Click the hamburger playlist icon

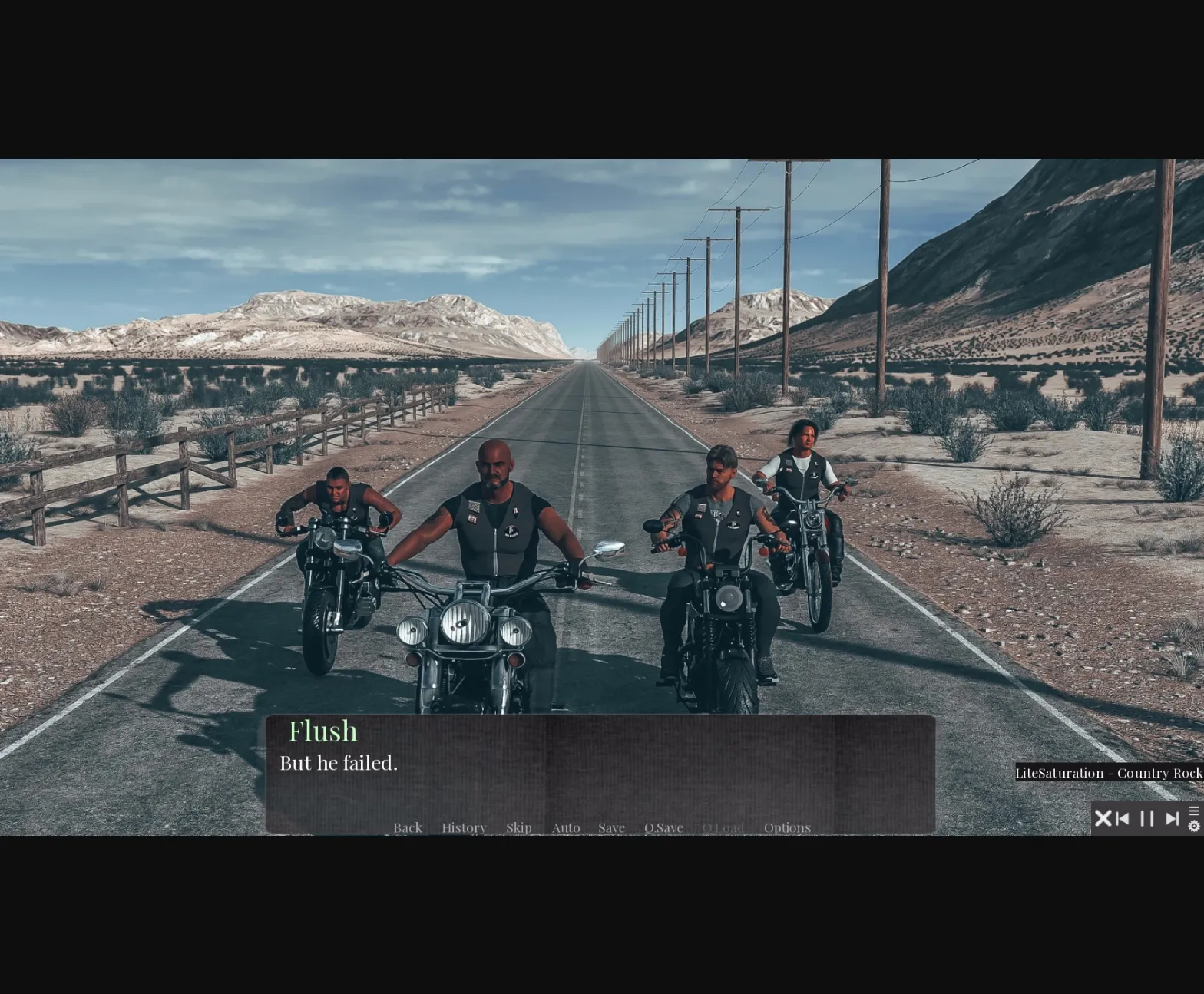[x=1195, y=811]
